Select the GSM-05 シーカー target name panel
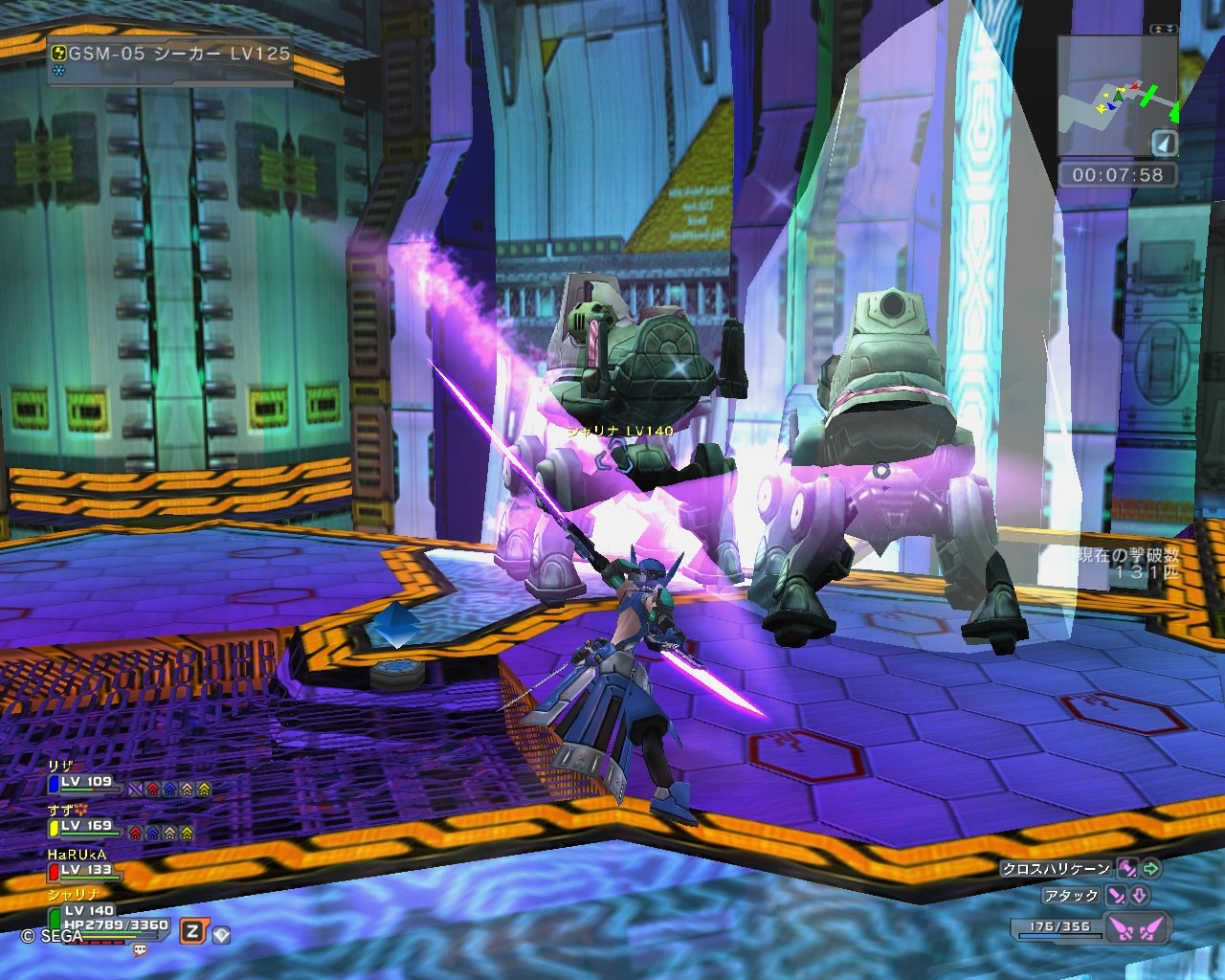Image resolution: width=1225 pixels, height=980 pixels. point(170,55)
